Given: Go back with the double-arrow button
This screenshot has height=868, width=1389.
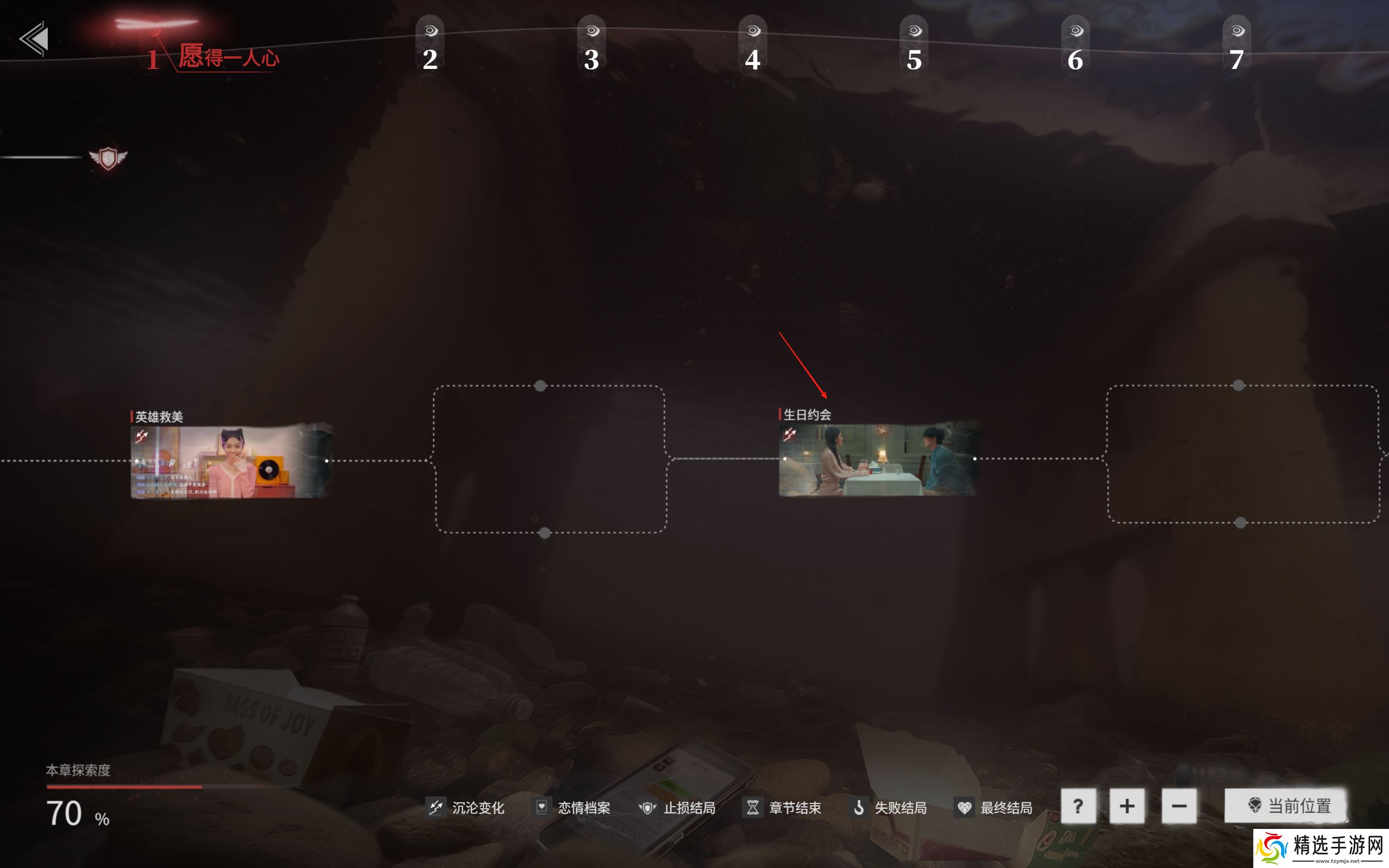Looking at the screenshot, I should pyautogui.click(x=34, y=39).
